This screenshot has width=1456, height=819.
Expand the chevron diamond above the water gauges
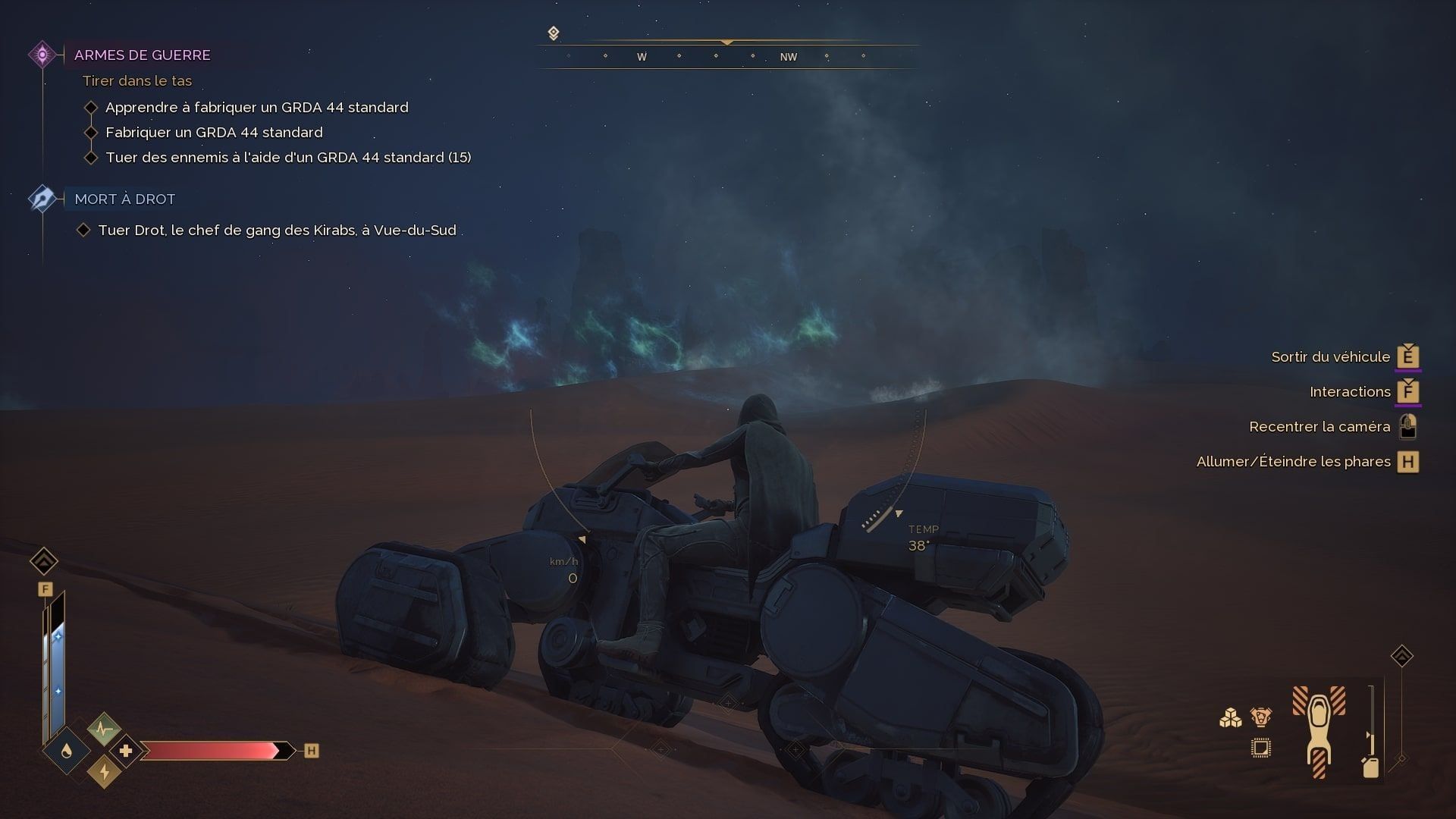click(44, 561)
